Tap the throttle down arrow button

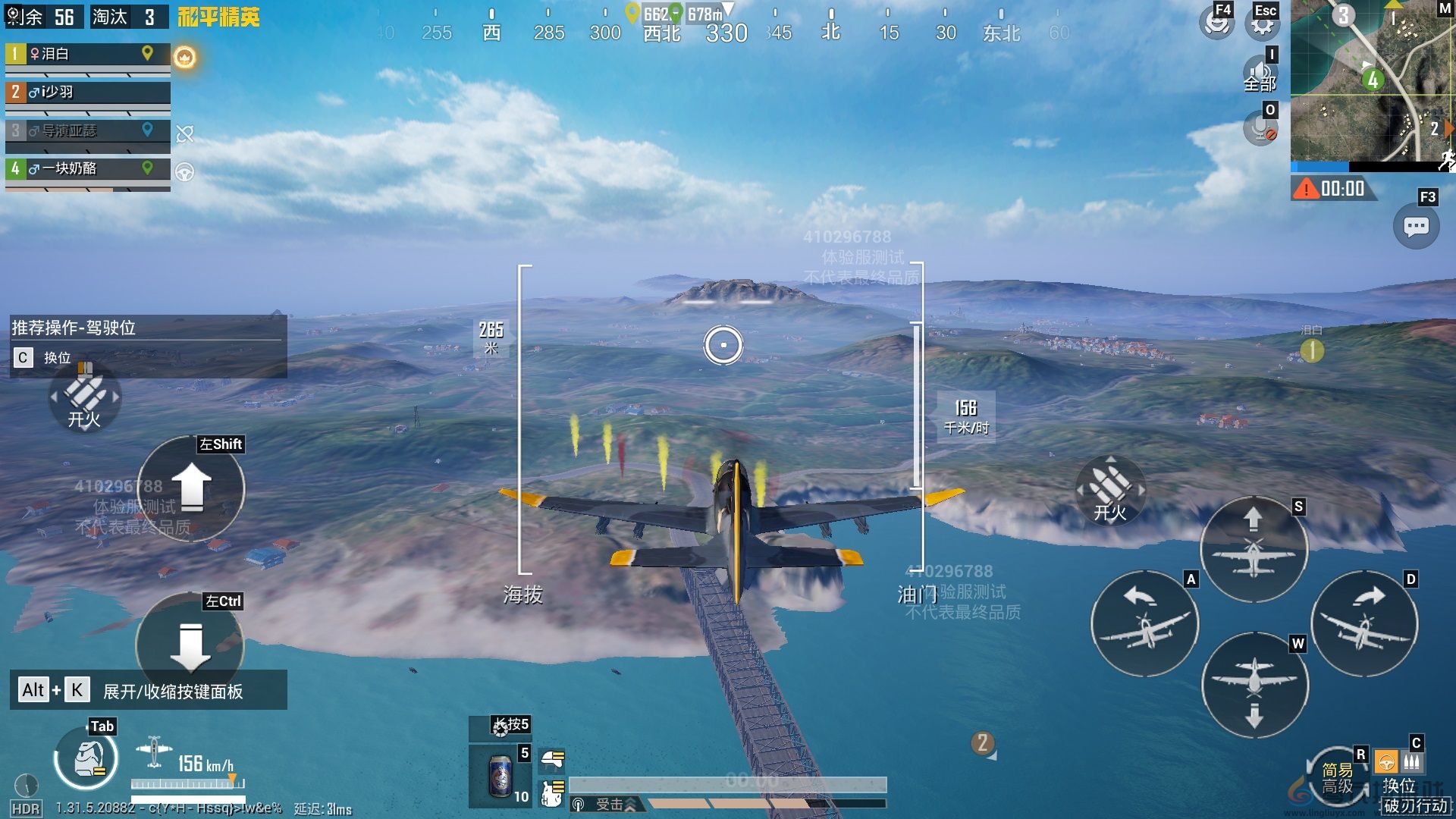(x=190, y=645)
